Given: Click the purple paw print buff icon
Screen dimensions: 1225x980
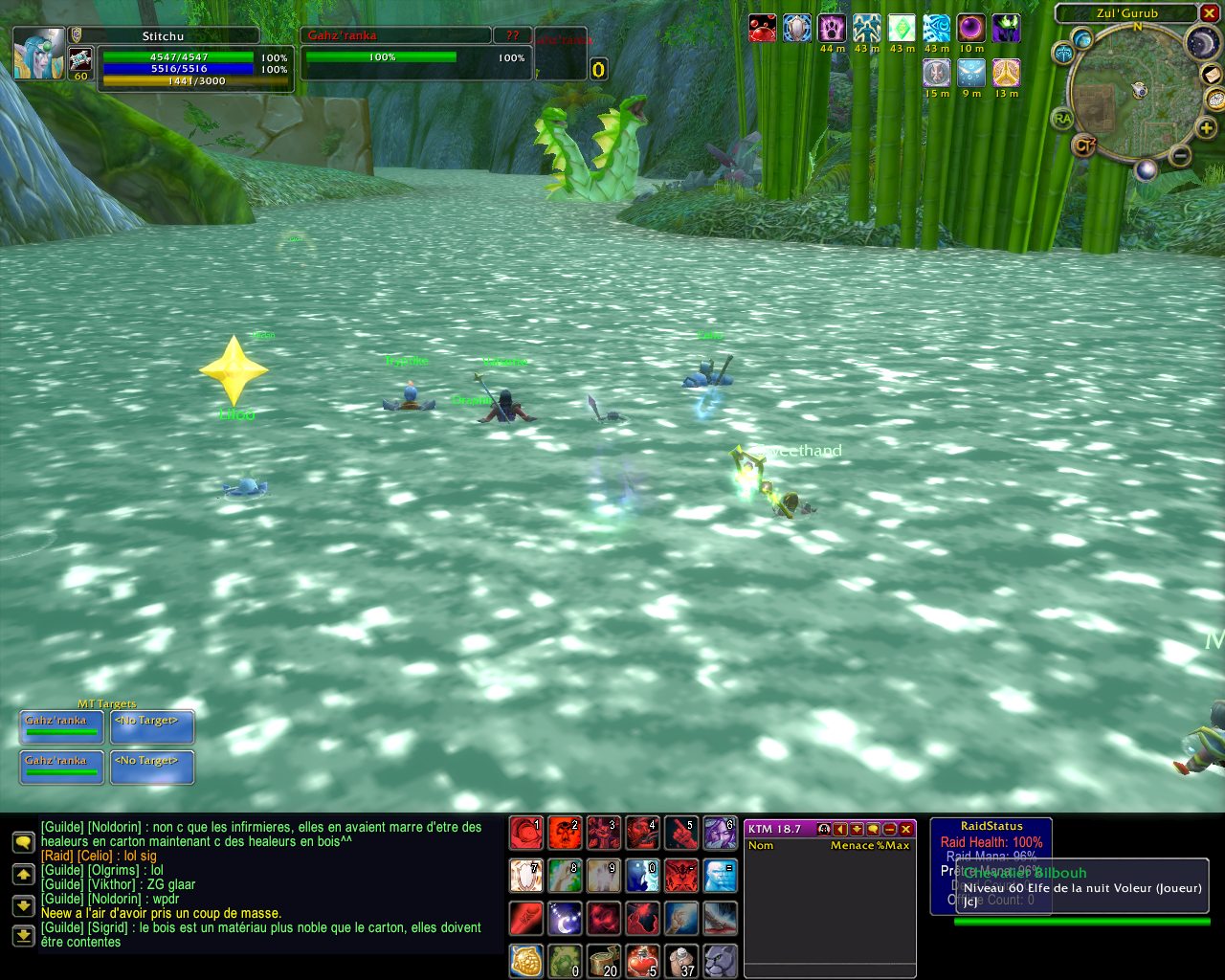Looking at the screenshot, I should (832, 28).
